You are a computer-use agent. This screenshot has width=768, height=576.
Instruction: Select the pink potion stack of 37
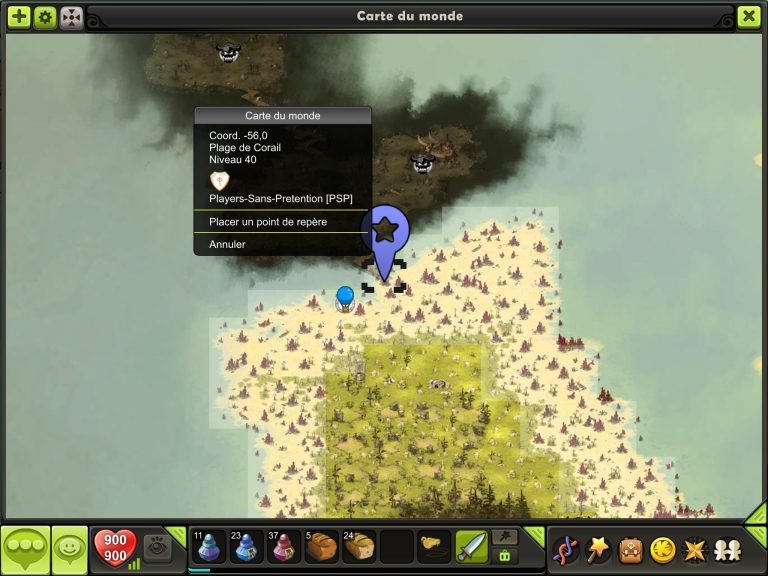pyautogui.click(x=284, y=547)
